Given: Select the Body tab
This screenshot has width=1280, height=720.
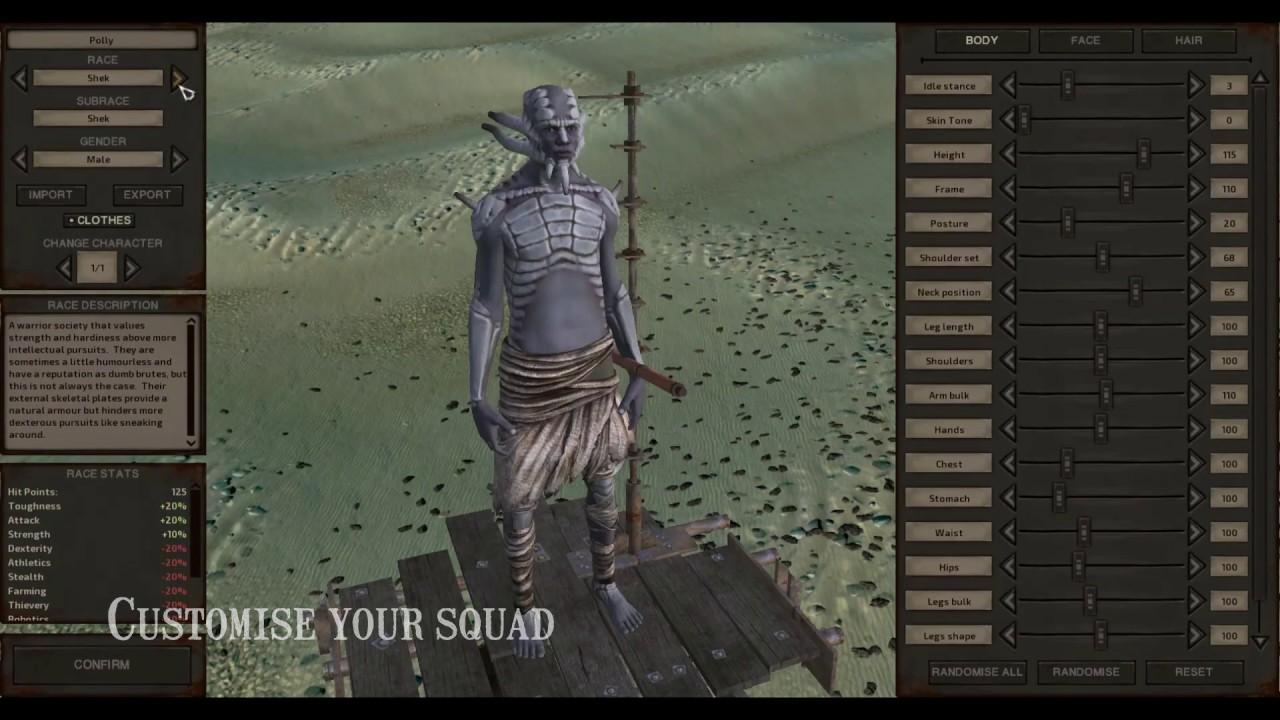Looking at the screenshot, I should [x=980, y=40].
